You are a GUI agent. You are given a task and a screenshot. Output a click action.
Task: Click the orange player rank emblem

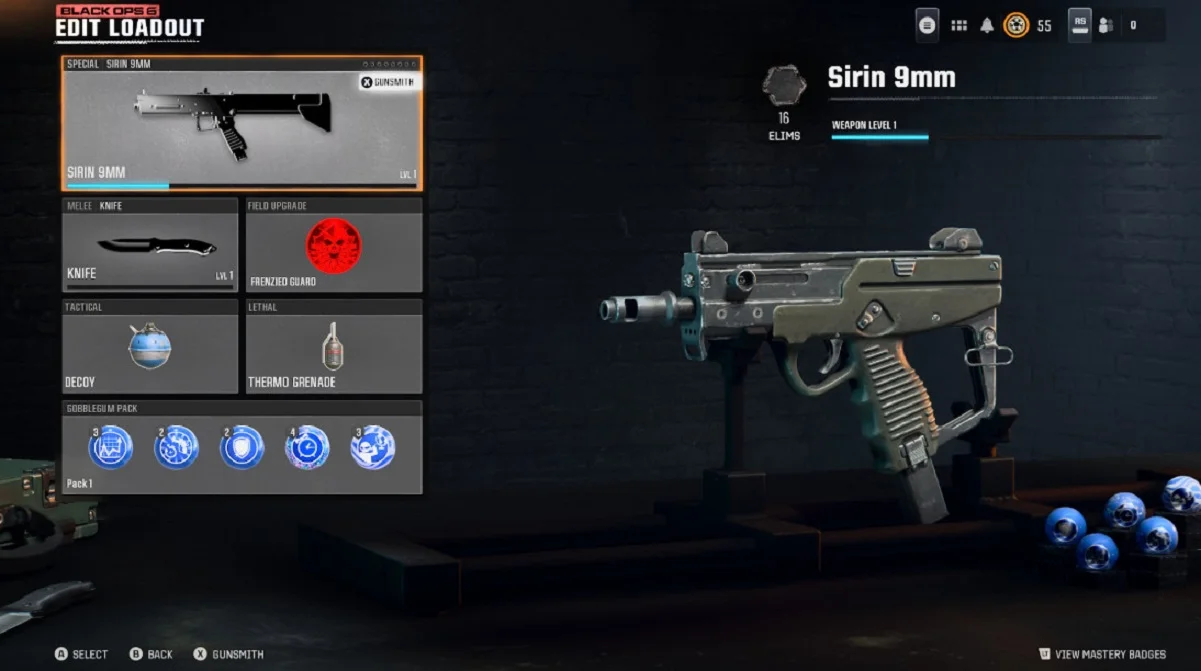click(1016, 26)
